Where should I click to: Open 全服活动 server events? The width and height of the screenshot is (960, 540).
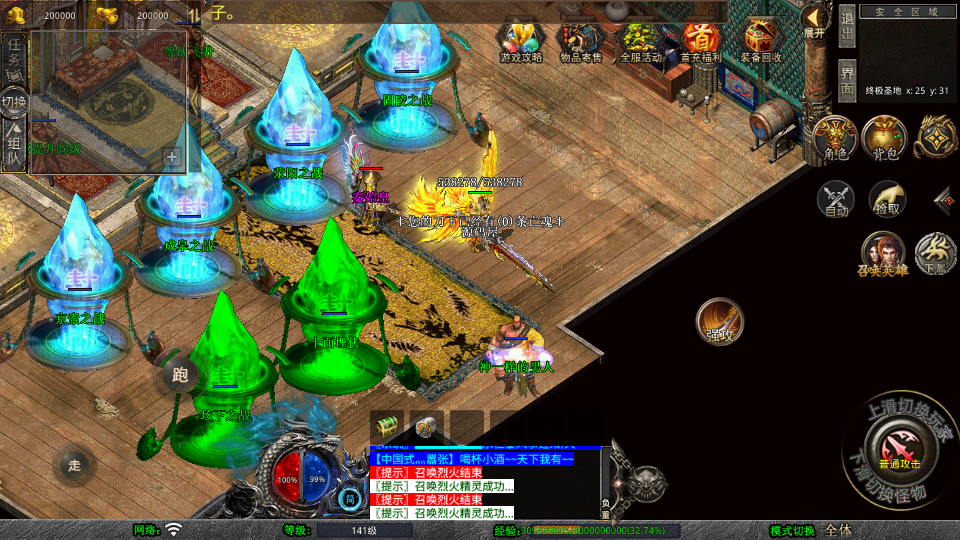click(x=641, y=43)
